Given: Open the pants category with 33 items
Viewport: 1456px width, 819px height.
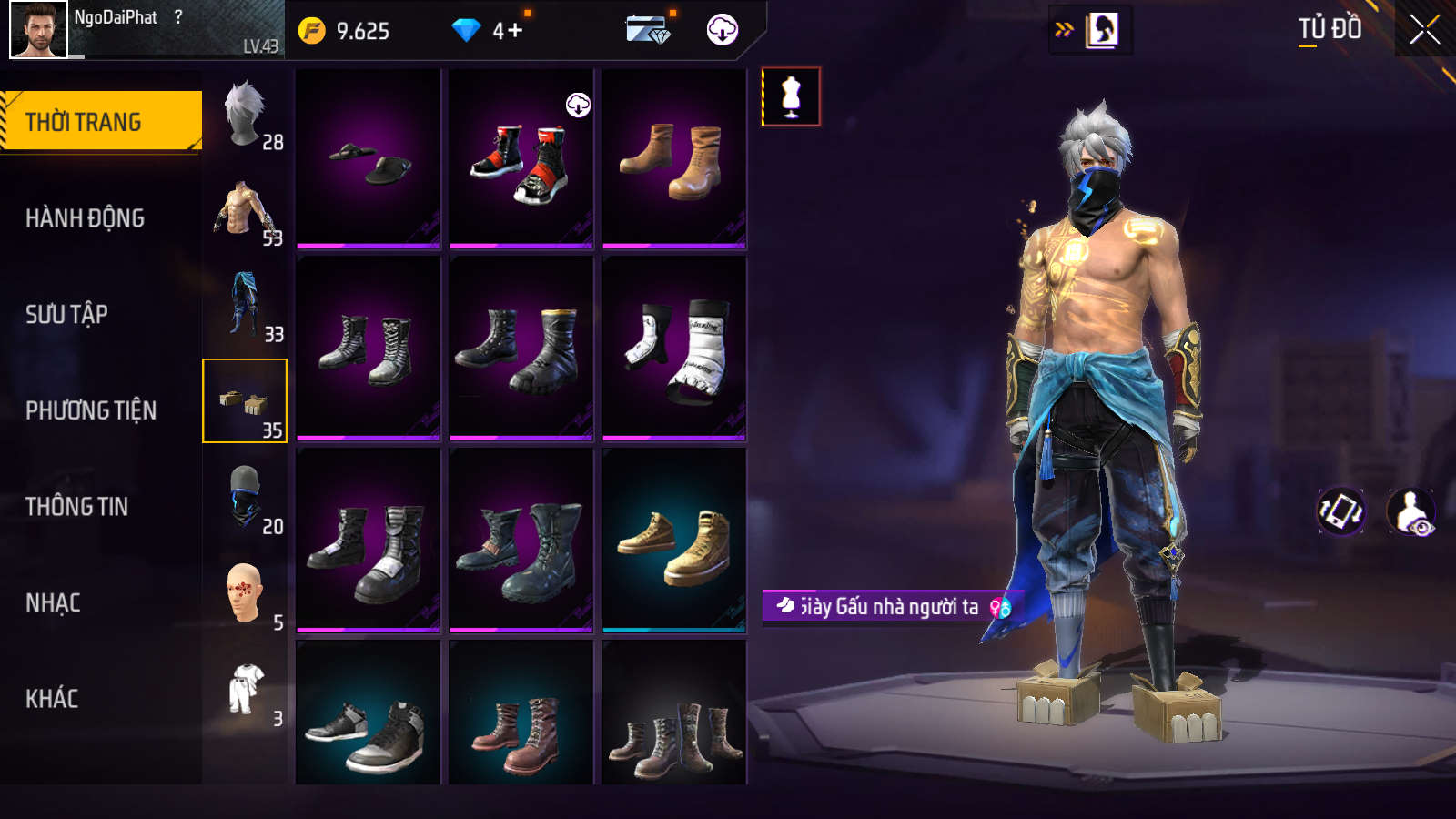Looking at the screenshot, I should point(245,307).
